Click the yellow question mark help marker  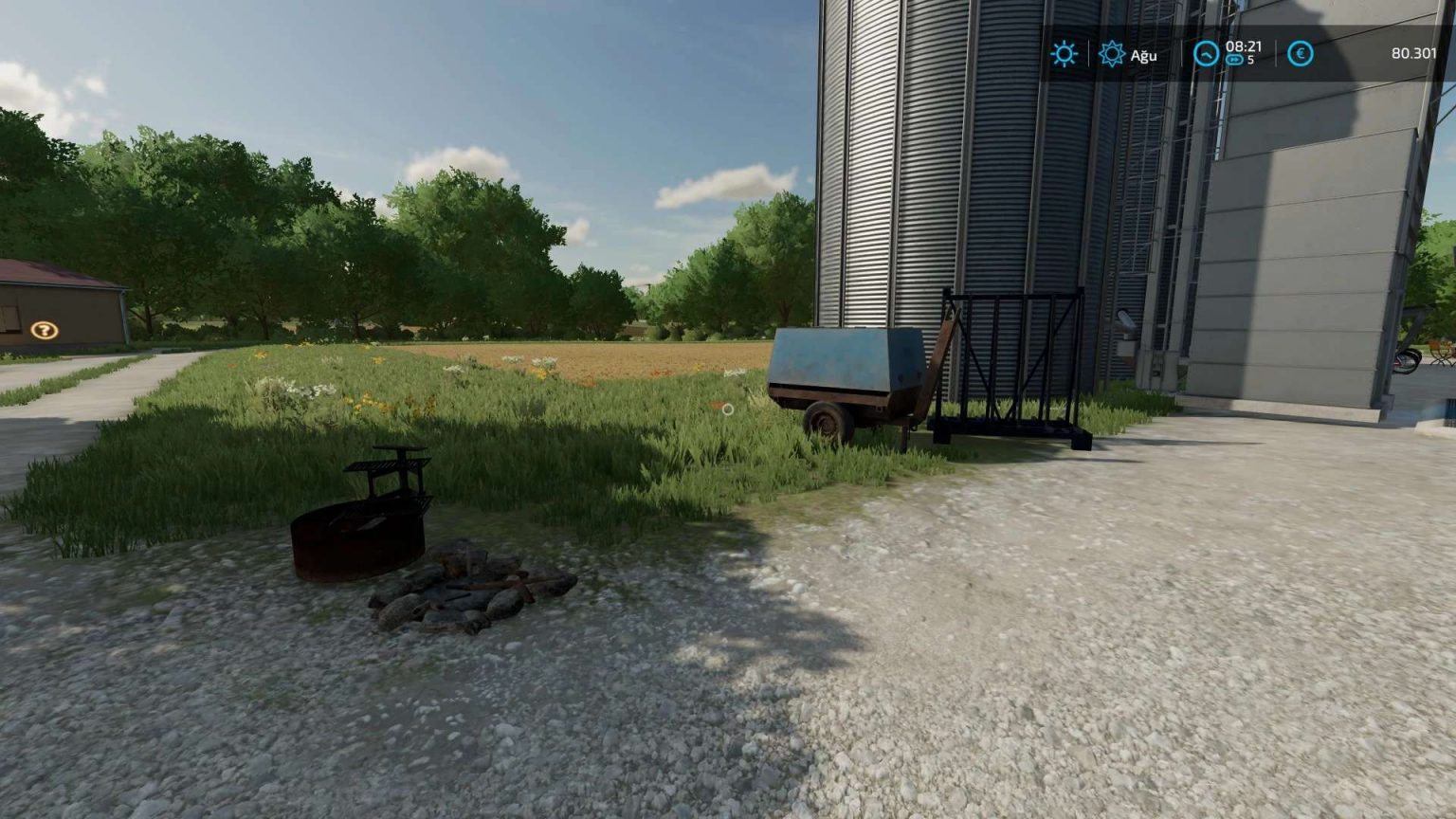pos(43,331)
